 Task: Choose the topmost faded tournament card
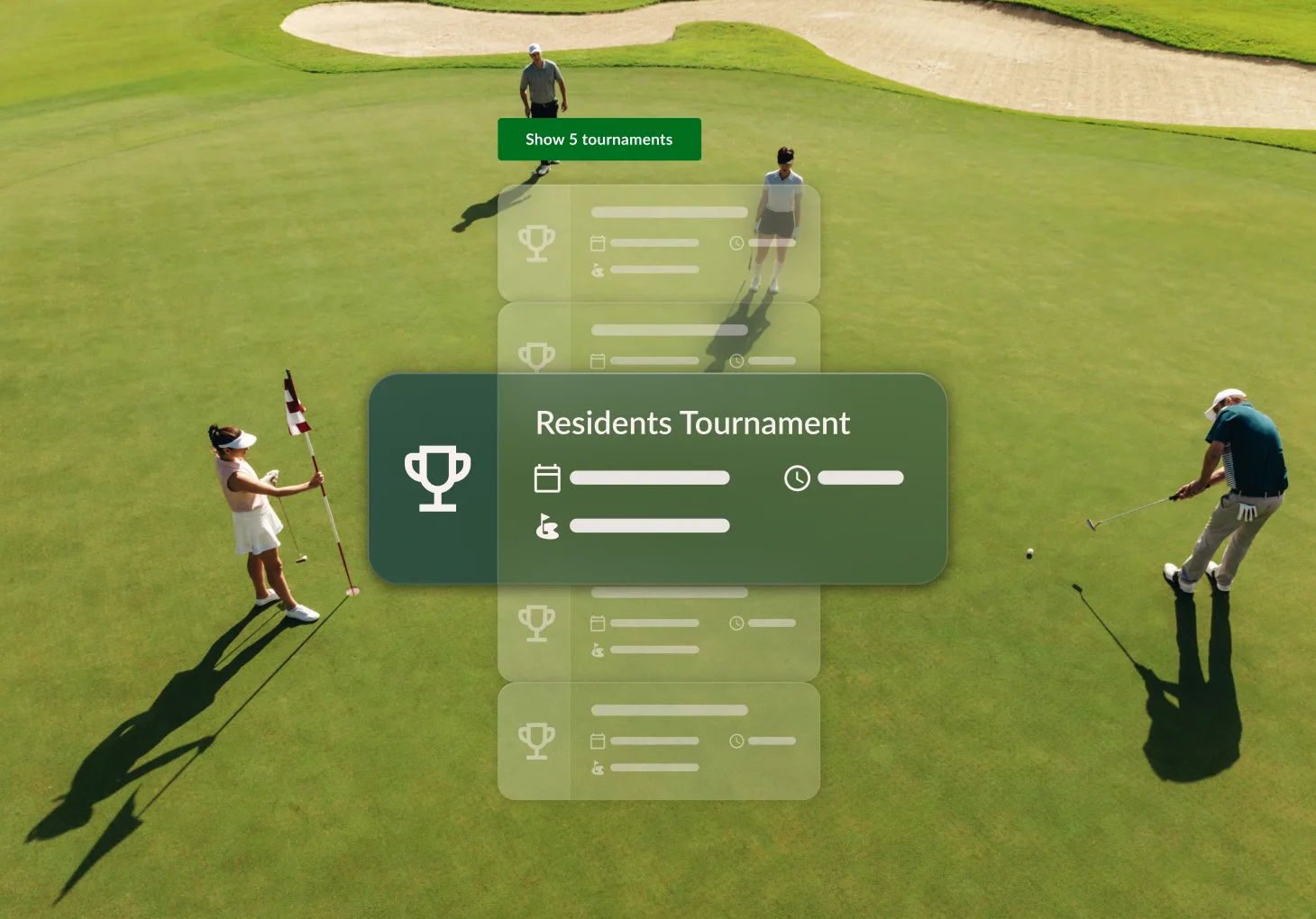click(x=658, y=242)
